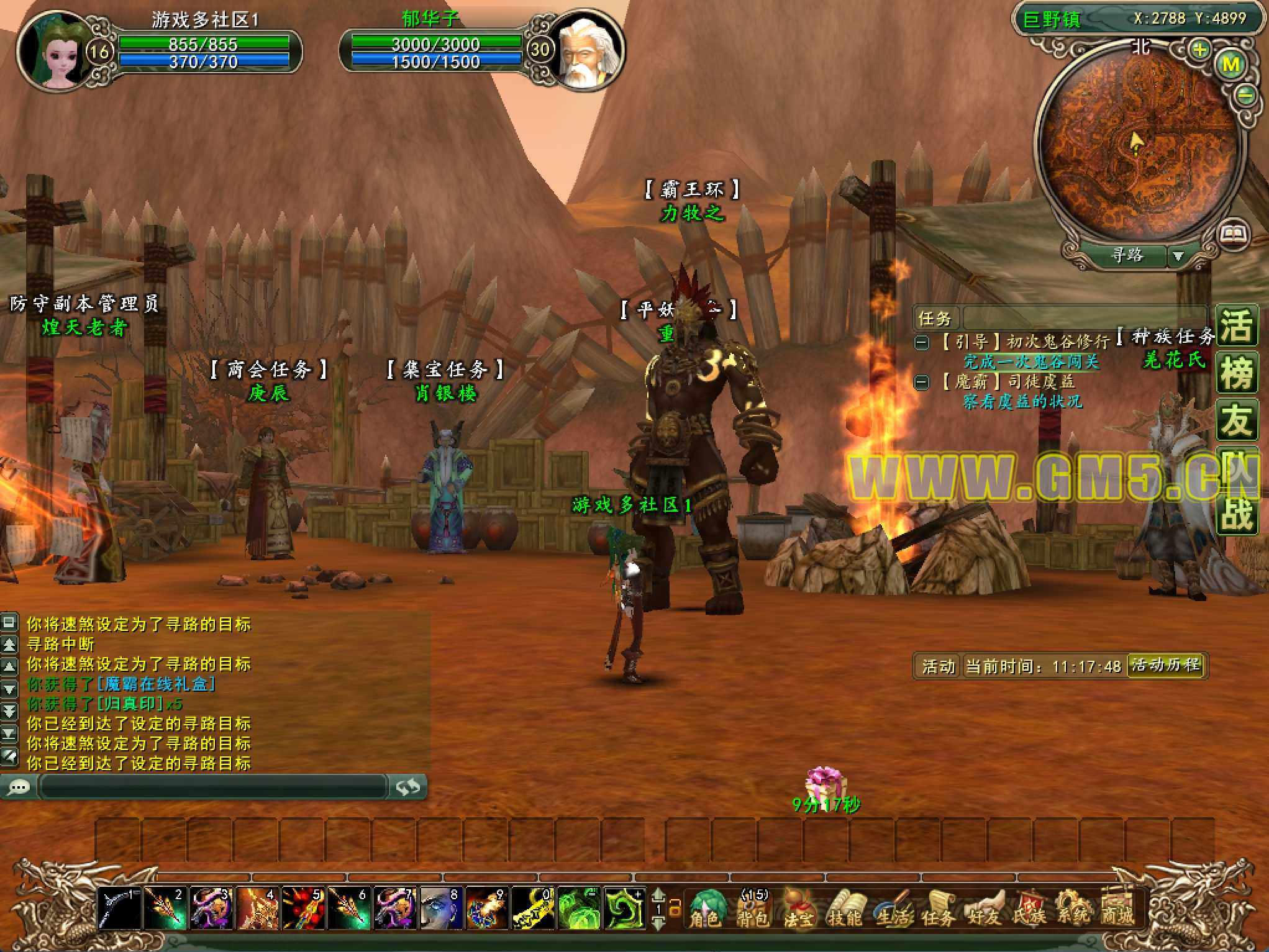1269x952 pixels.
Task: Open the 背包 backpack inventory
Action: 753,908
